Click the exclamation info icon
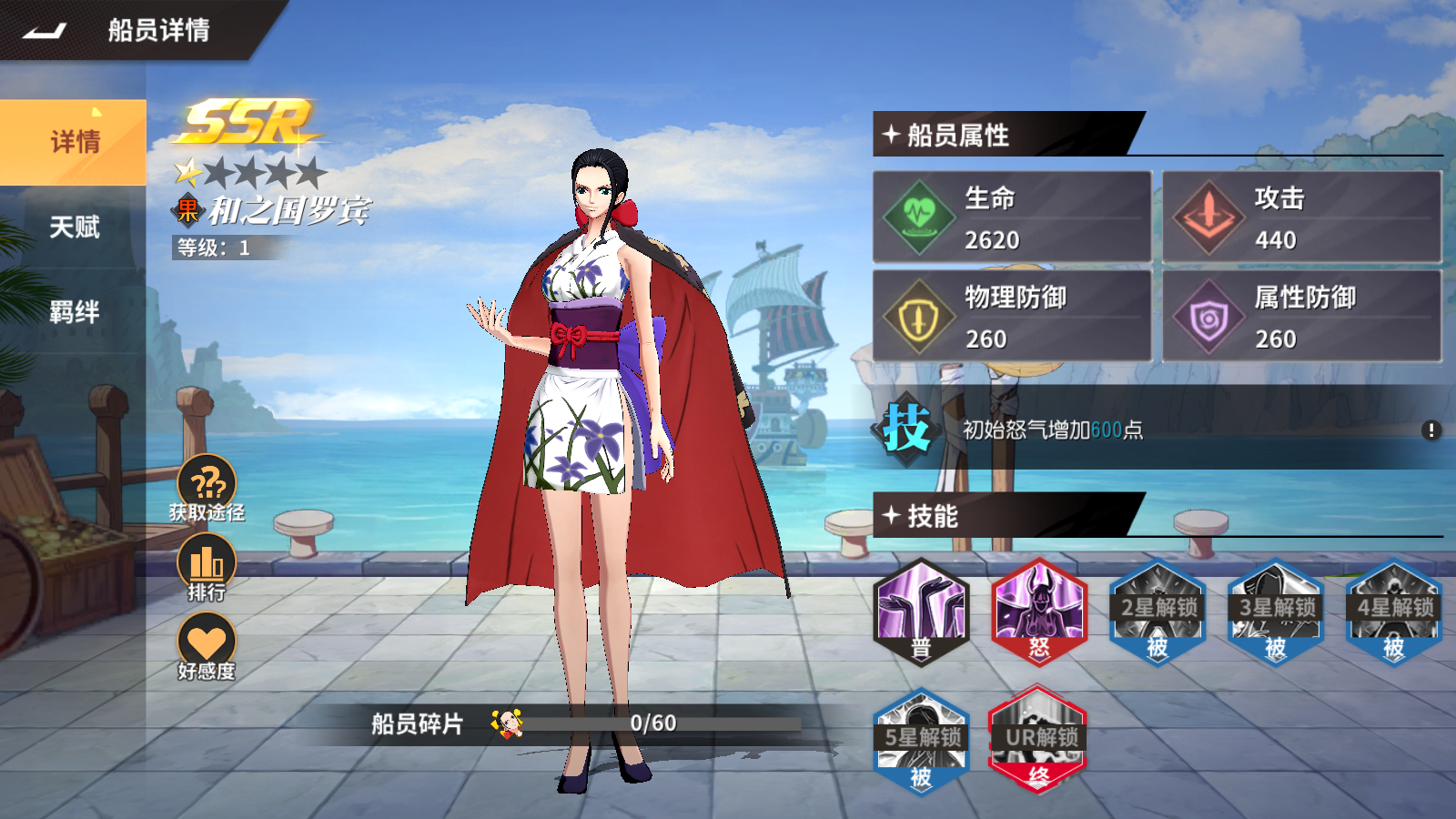The image size is (1456, 819). (x=1431, y=430)
